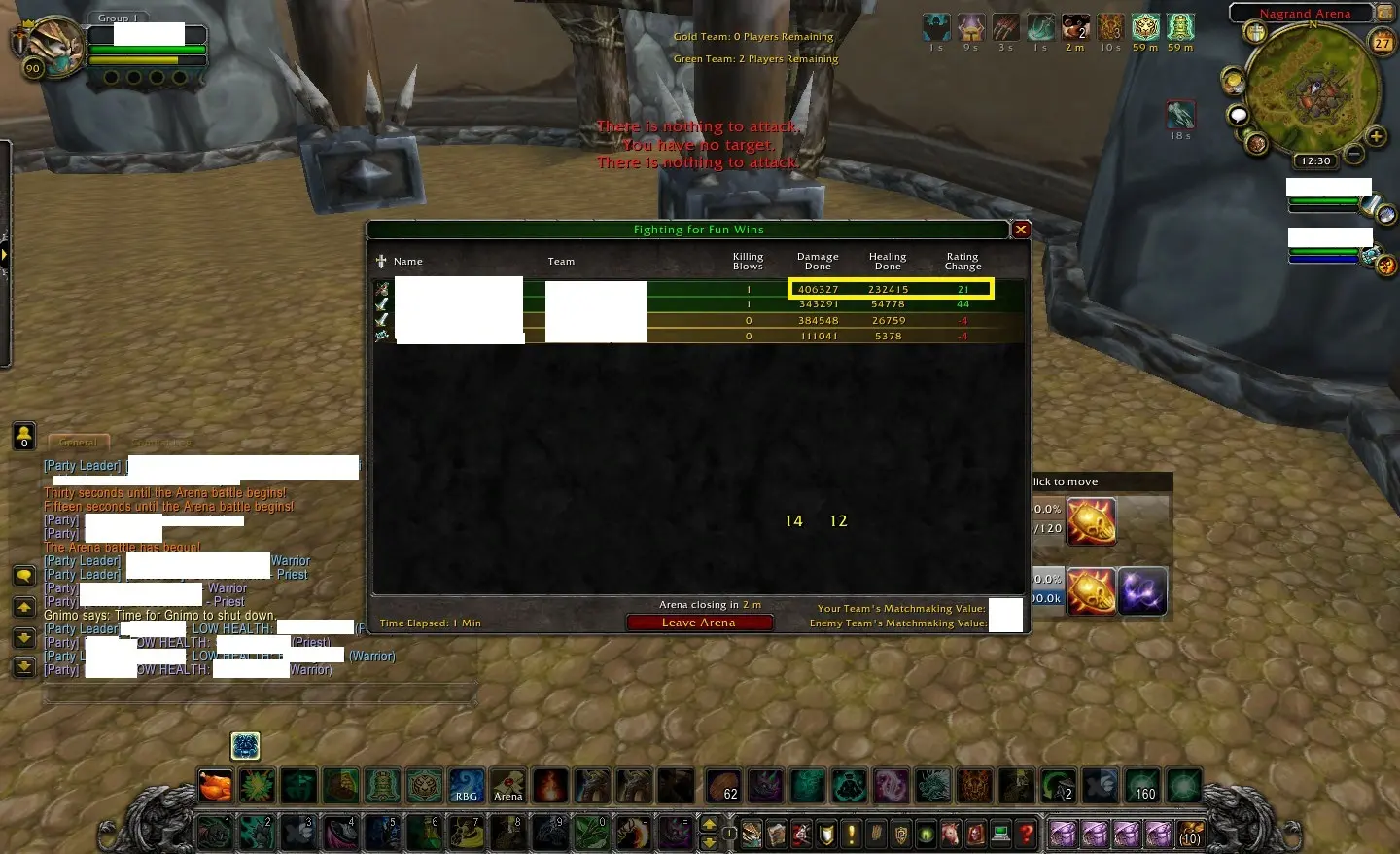Sort the scoreboard by Rating Change
The height and width of the screenshot is (854, 1400).
(x=962, y=261)
